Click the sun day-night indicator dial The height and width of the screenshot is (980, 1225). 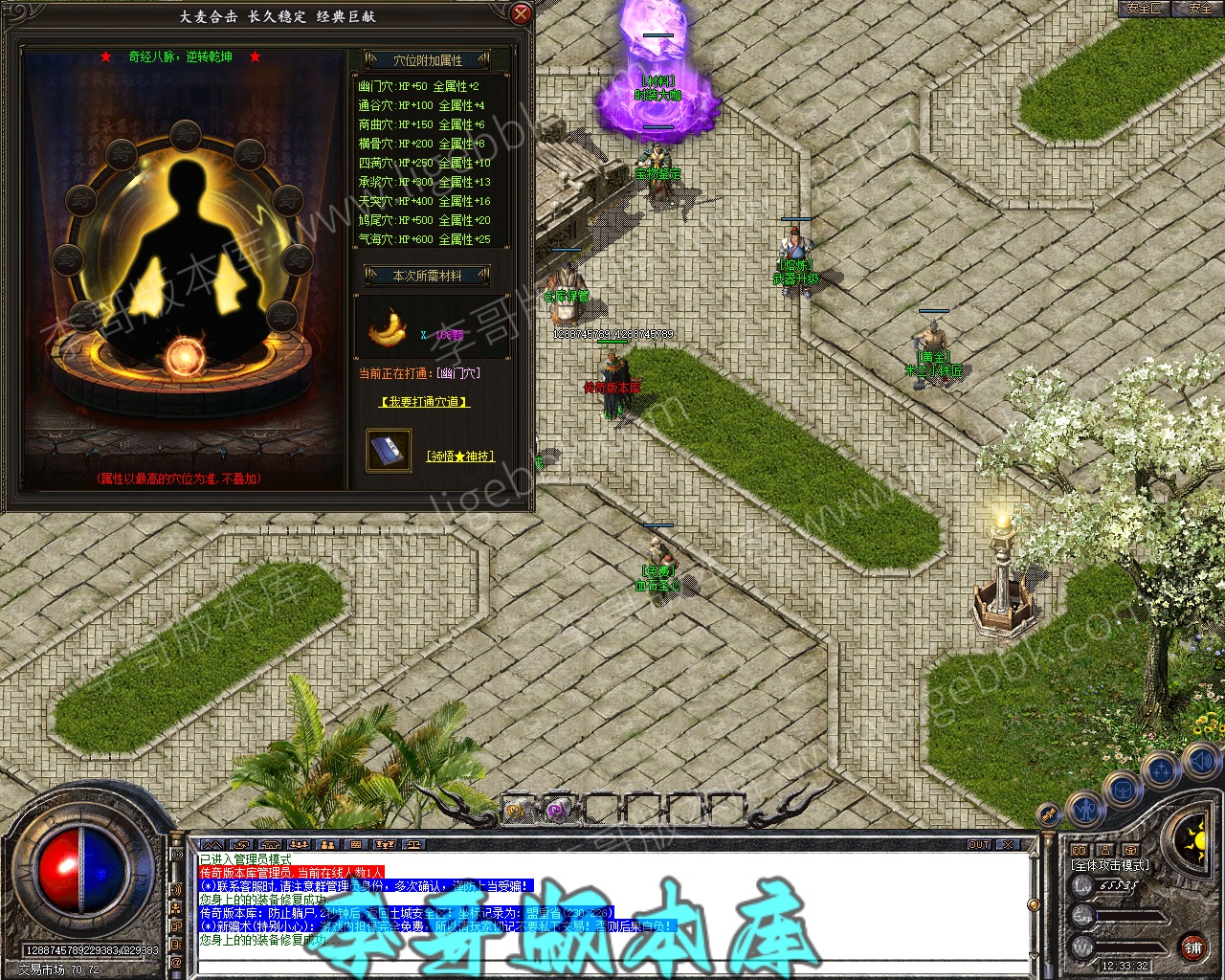tap(1195, 842)
